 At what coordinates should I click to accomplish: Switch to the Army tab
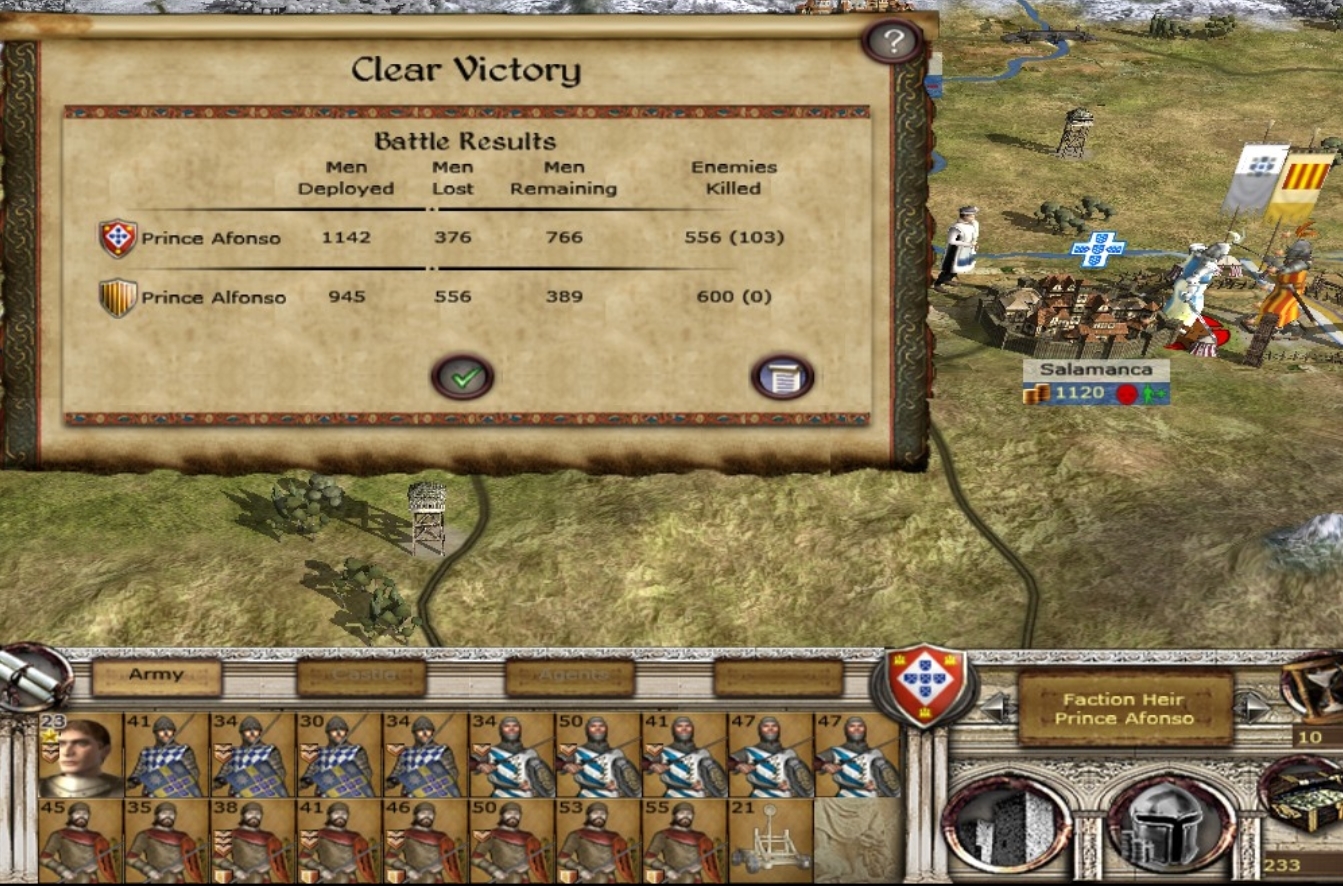coord(156,676)
